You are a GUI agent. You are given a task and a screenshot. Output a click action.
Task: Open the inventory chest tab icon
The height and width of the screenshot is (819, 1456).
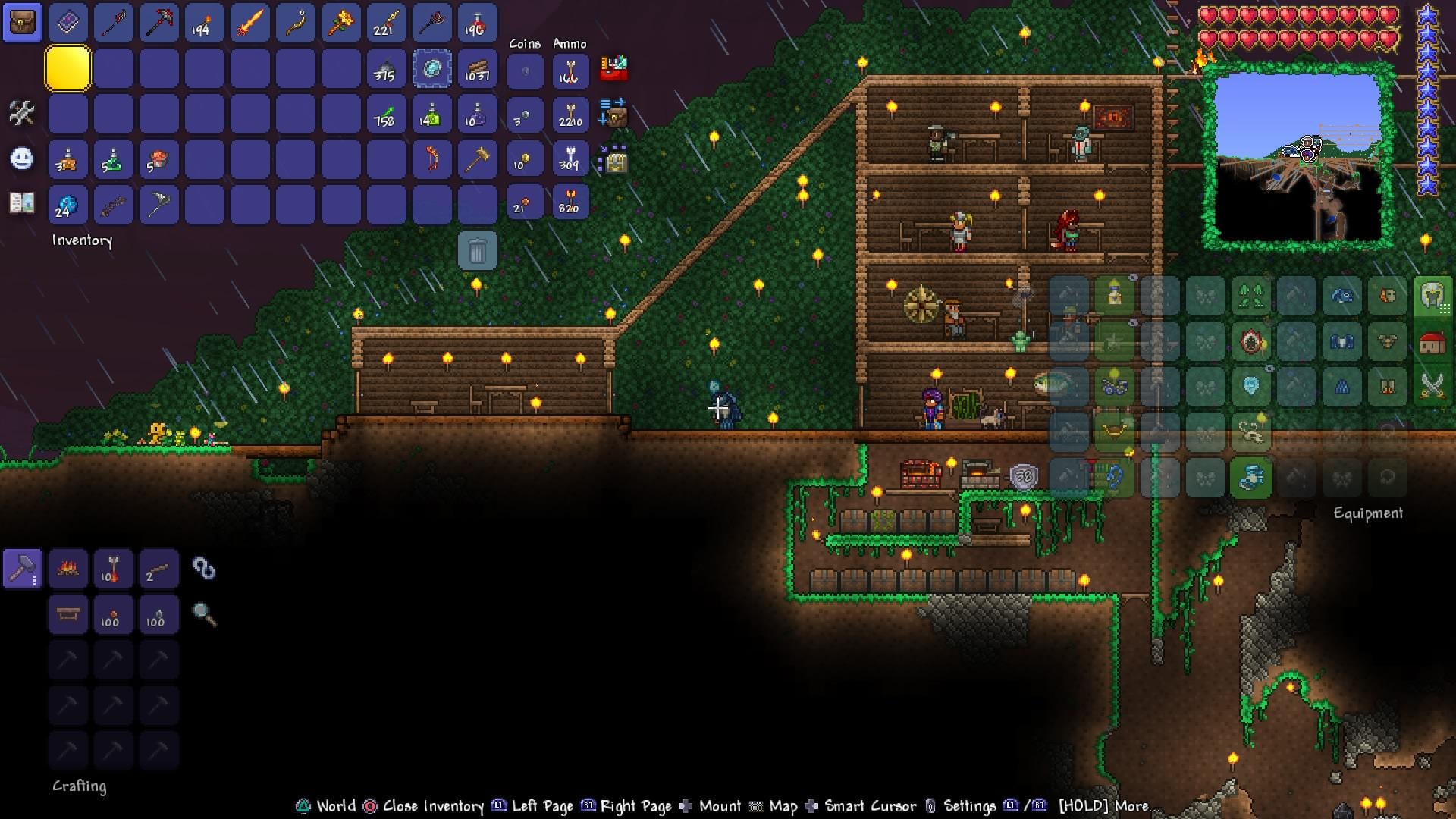coord(23,24)
